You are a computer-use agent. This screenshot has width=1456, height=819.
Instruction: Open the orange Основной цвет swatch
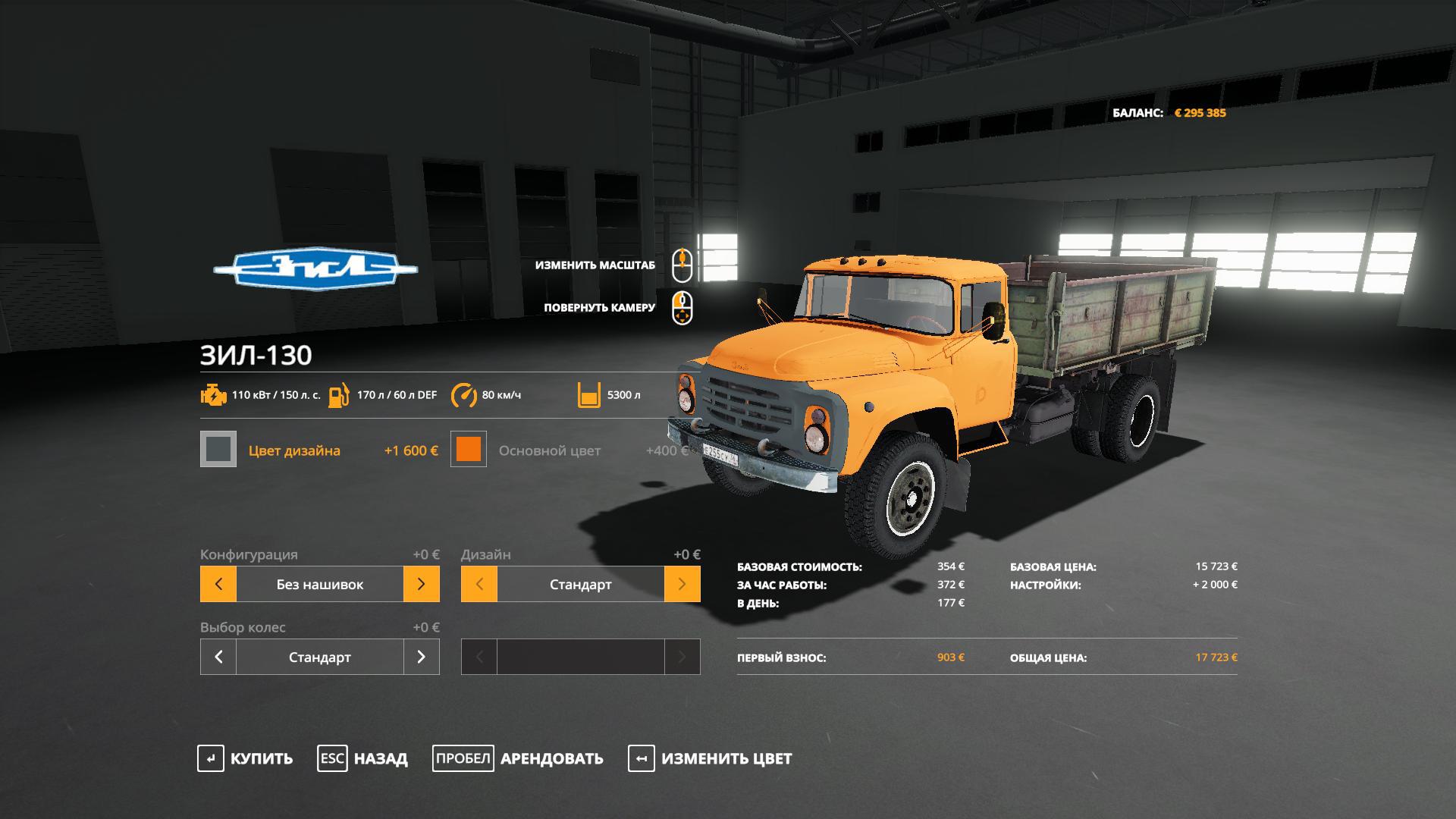469,449
